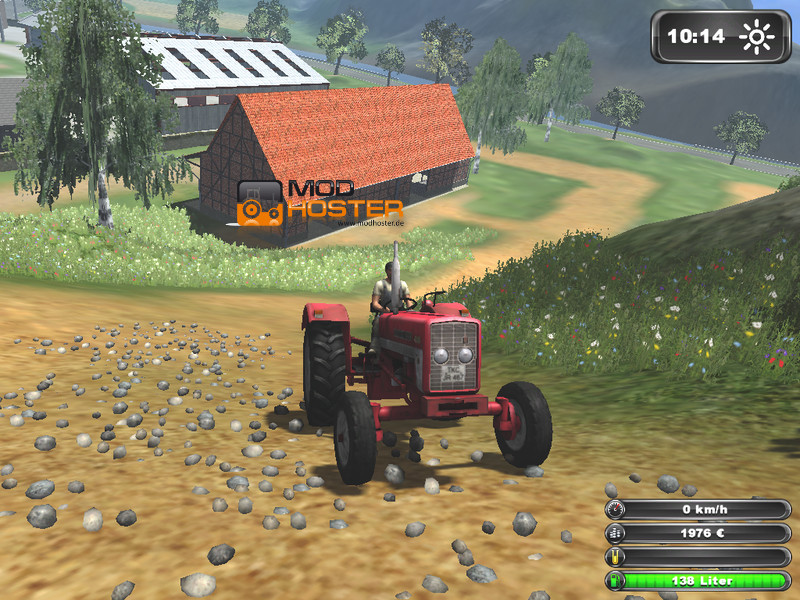The width and height of the screenshot is (800, 600).
Task: Click the fuel pump icon by 138 Liter
Action: pyautogui.click(x=611, y=580)
